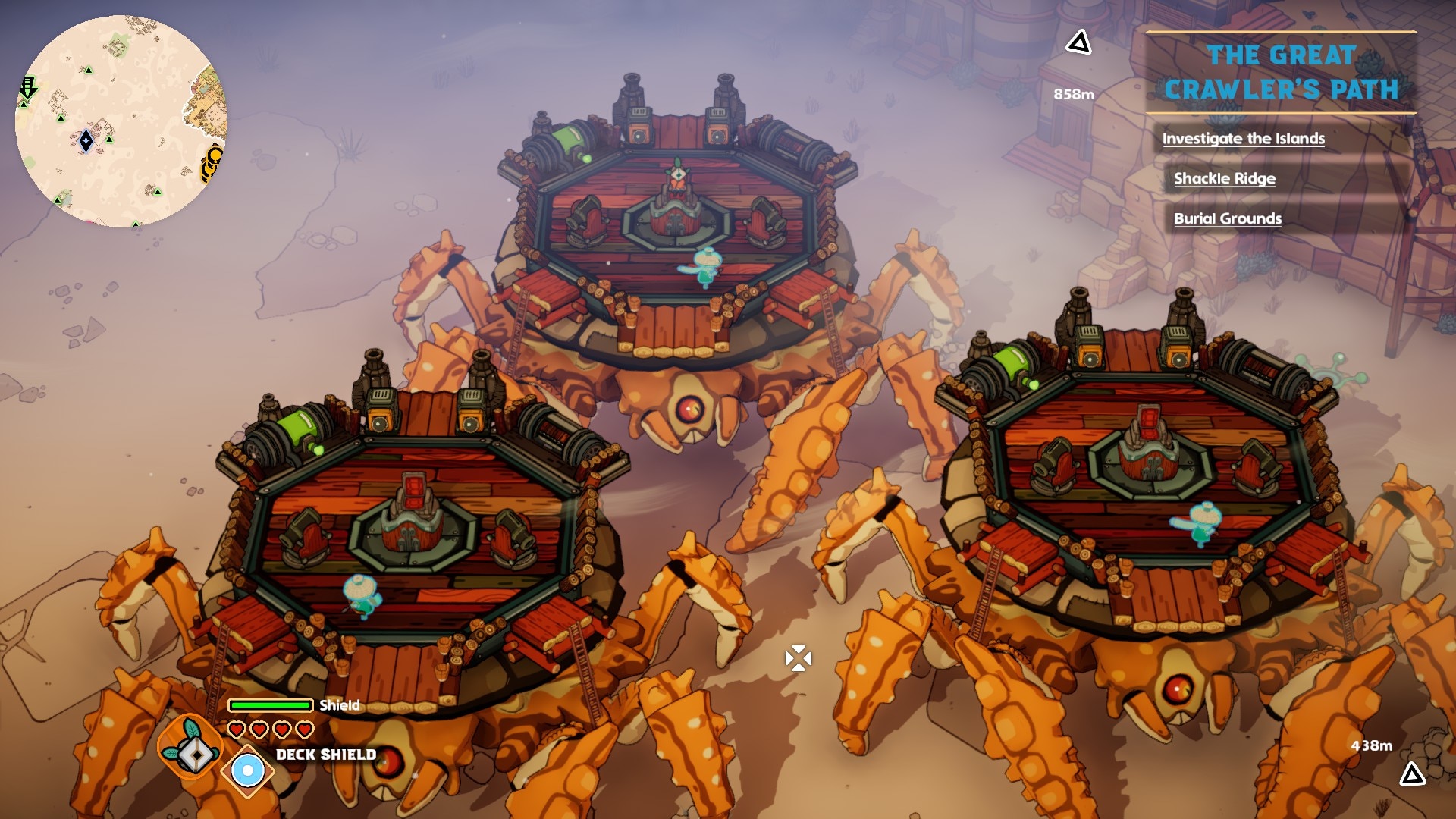Select the Shackle Ridge objective
The height and width of the screenshot is (819, 1456).
pos(1224,178)
